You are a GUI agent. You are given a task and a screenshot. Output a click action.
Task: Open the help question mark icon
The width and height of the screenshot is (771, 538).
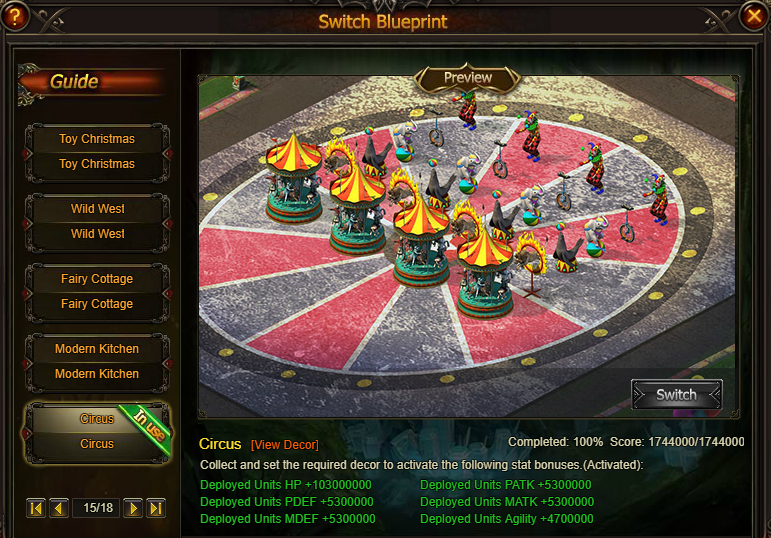pos(16,15)
